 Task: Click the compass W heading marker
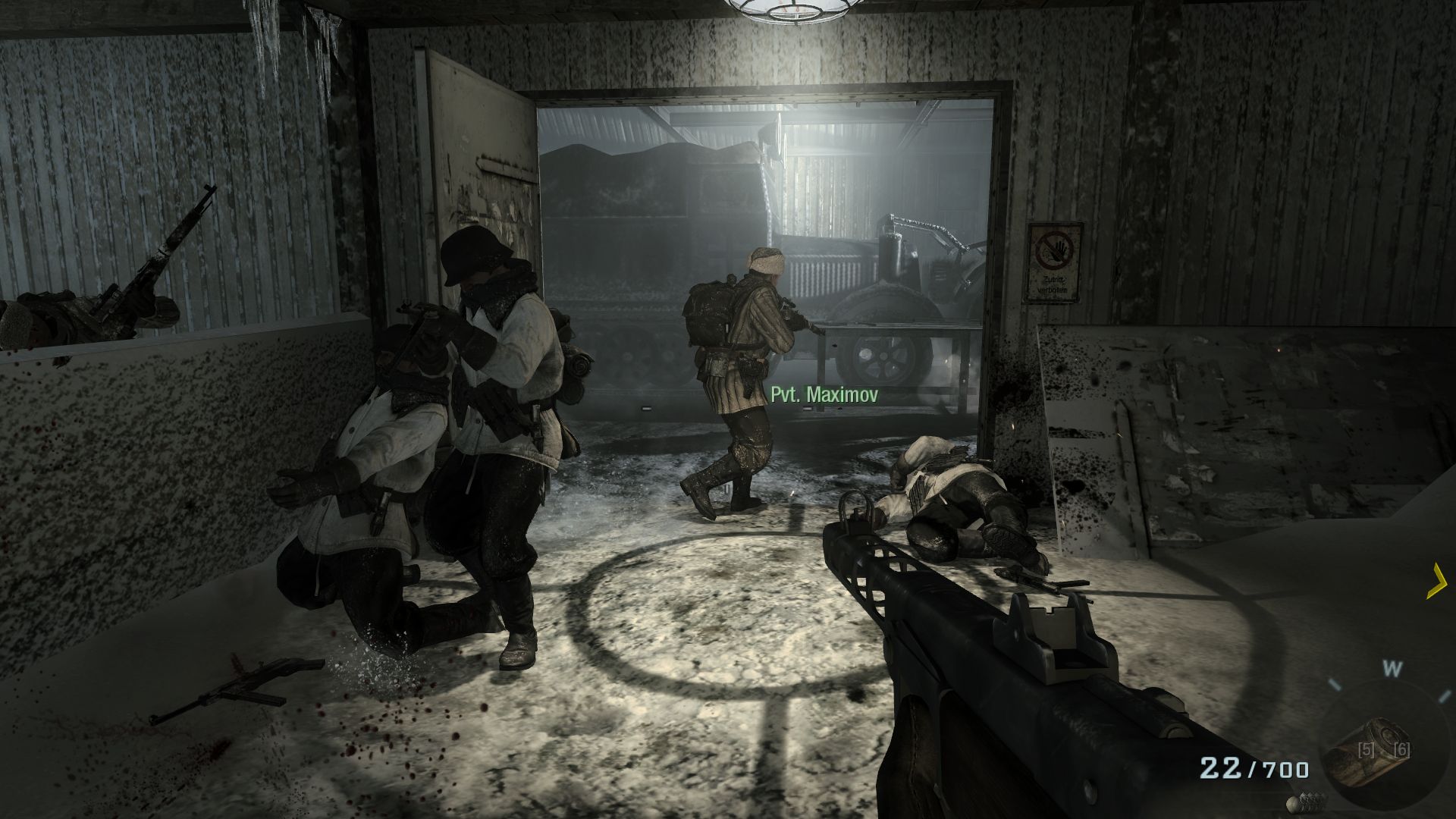click(1392, 669)
